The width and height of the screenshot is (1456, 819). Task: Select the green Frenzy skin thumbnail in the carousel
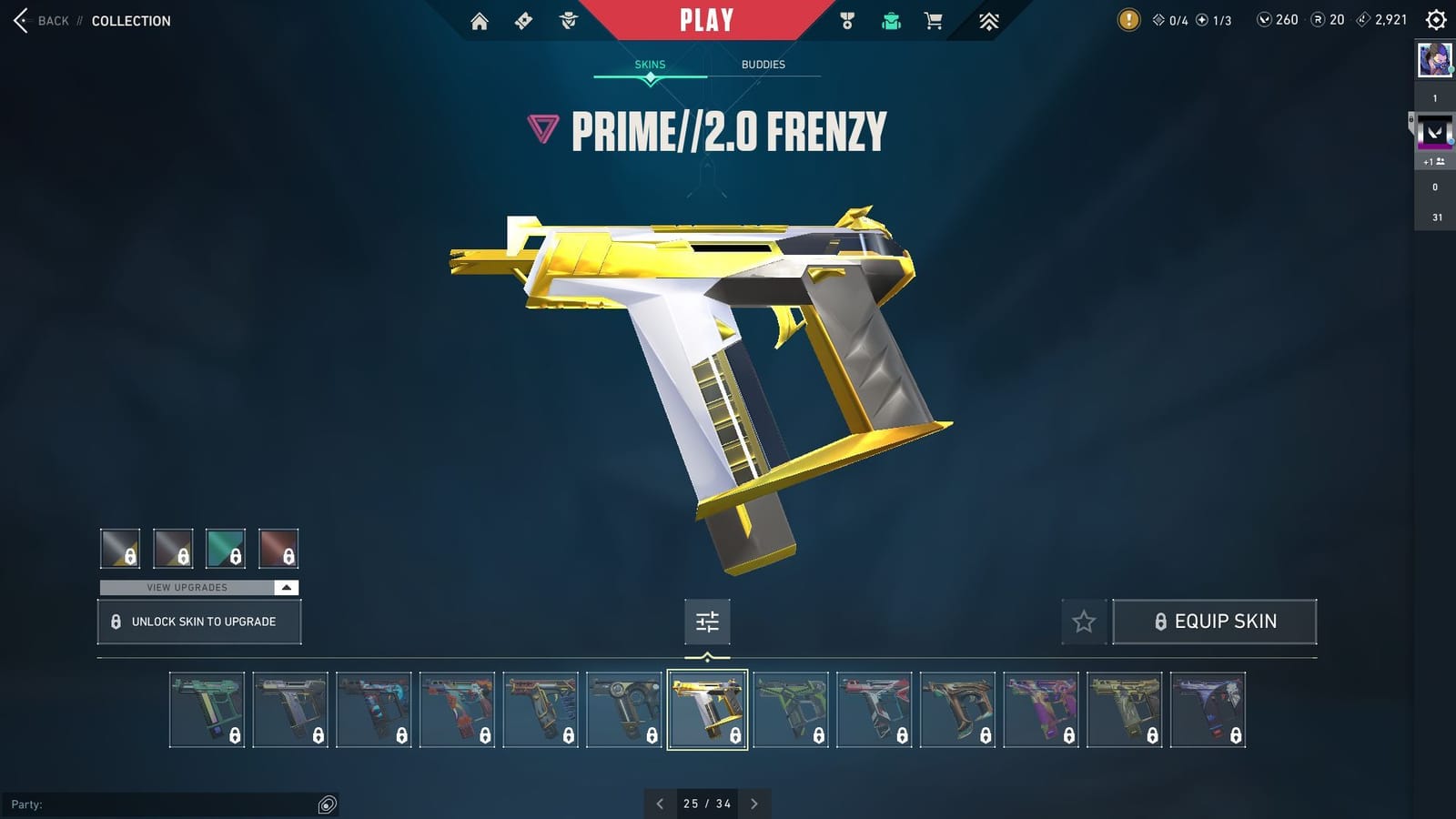pyautogui.click(x=791, y=708)
